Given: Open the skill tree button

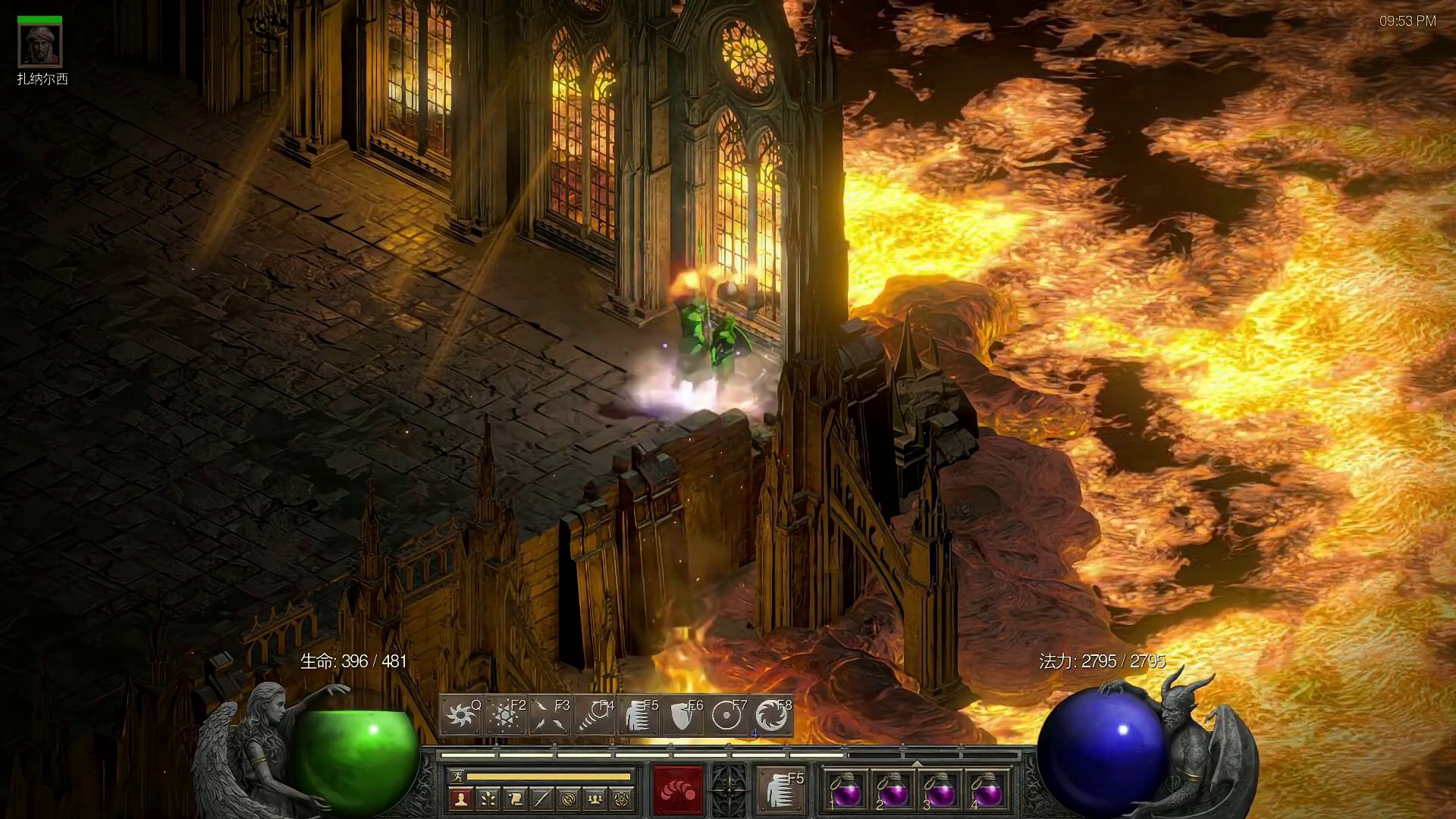Looking at the screenshot, I should pos(488,799).
